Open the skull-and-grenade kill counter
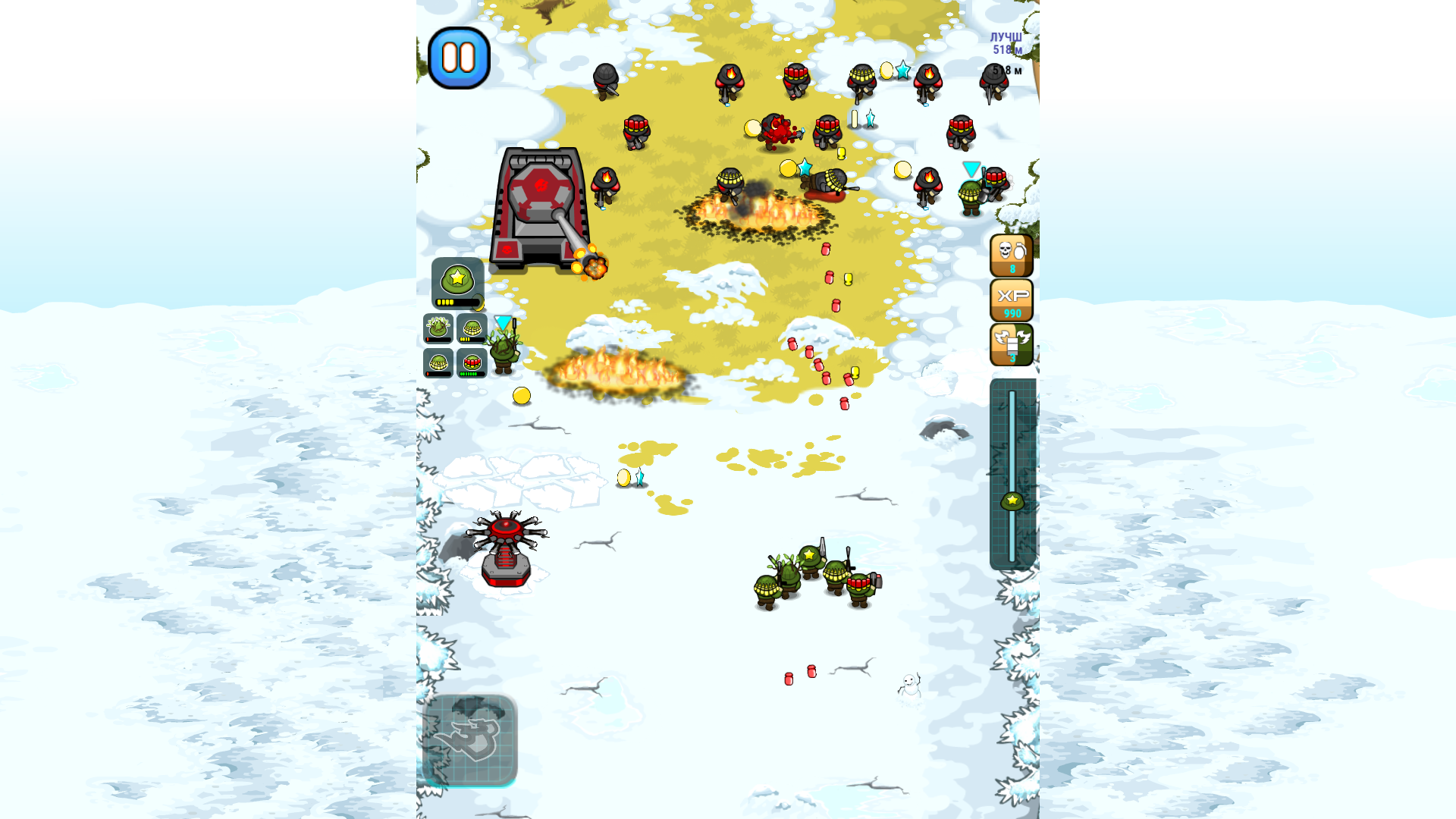The height and width of the screenshot is (819, 1456). click(1012, 253)
